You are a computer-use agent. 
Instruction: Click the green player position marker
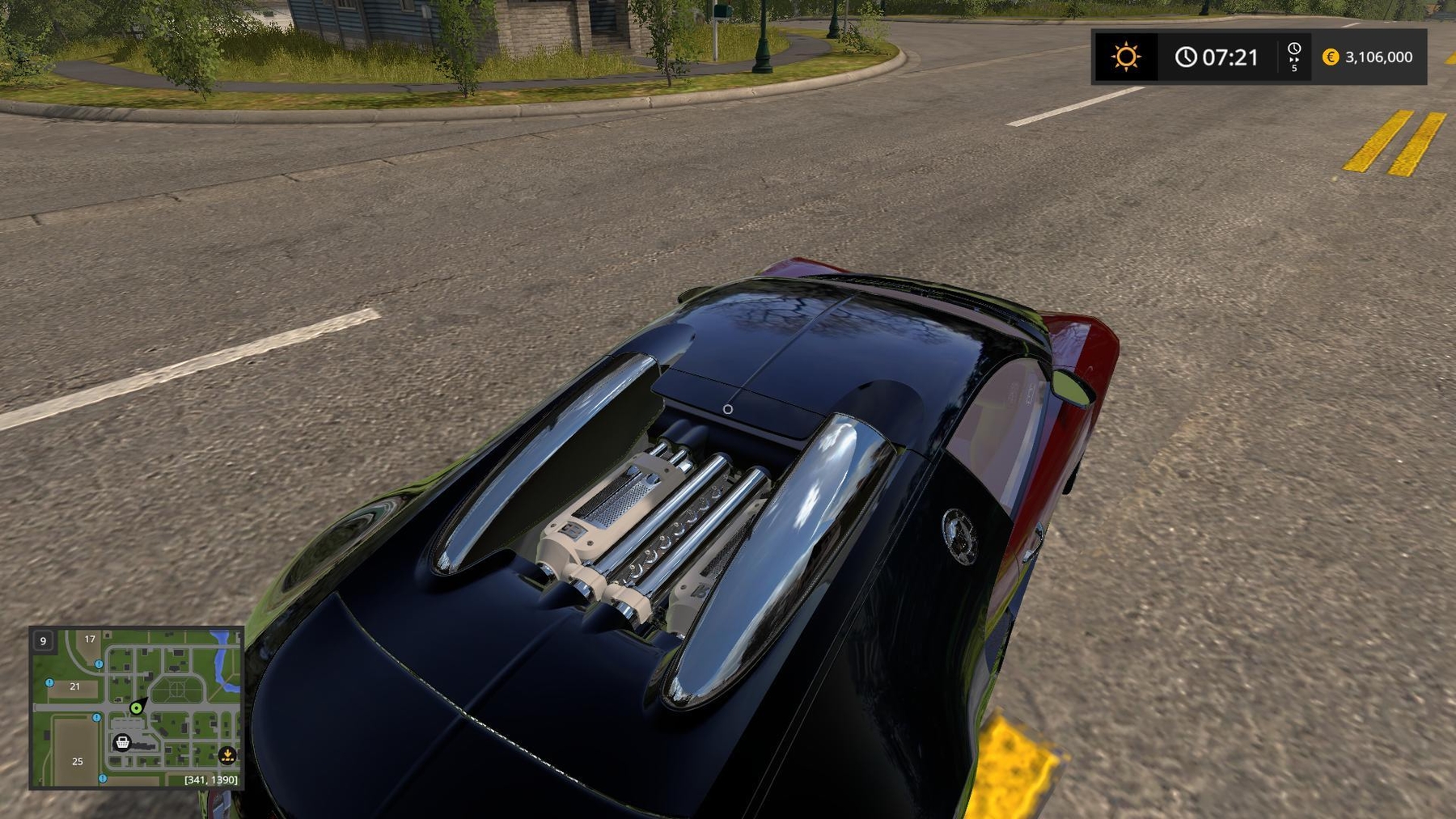pyautogui.click(x=137, y=708)
